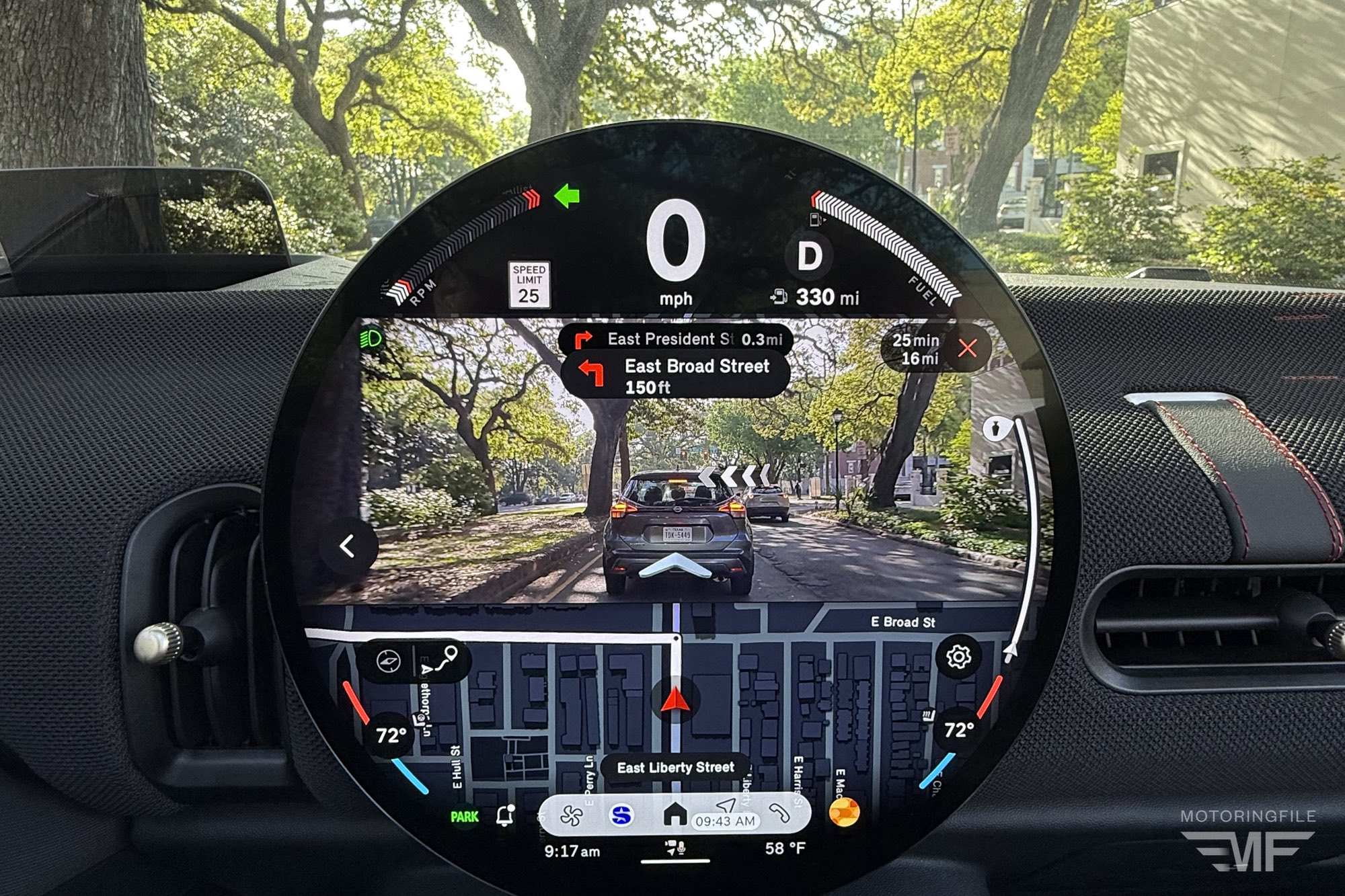Tap the back chevron on the camera view
The height and width of the screenshot is (896, 1345).
[348, 546]
